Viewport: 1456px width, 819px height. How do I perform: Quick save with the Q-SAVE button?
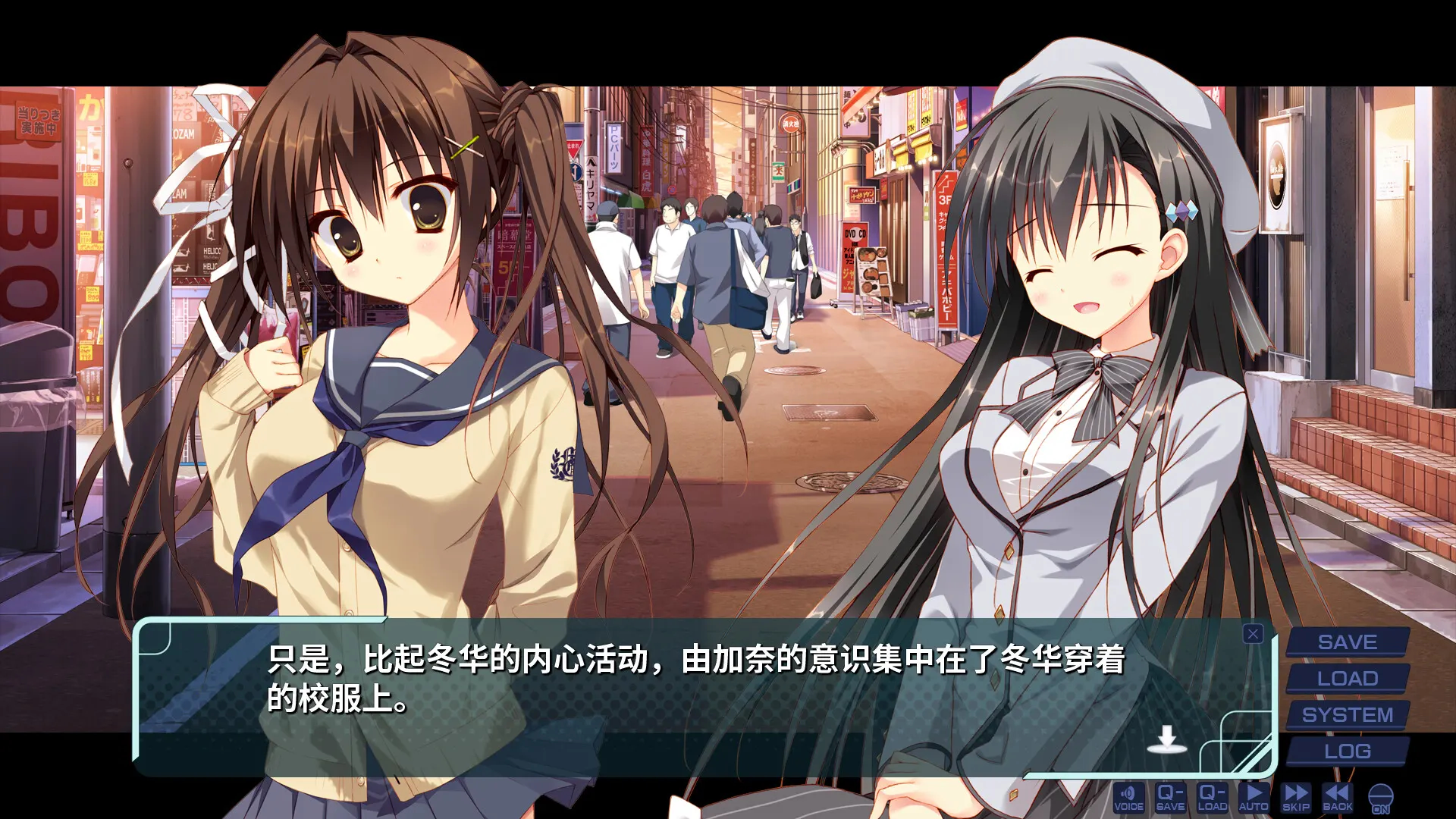click(x=1170, y=798)
